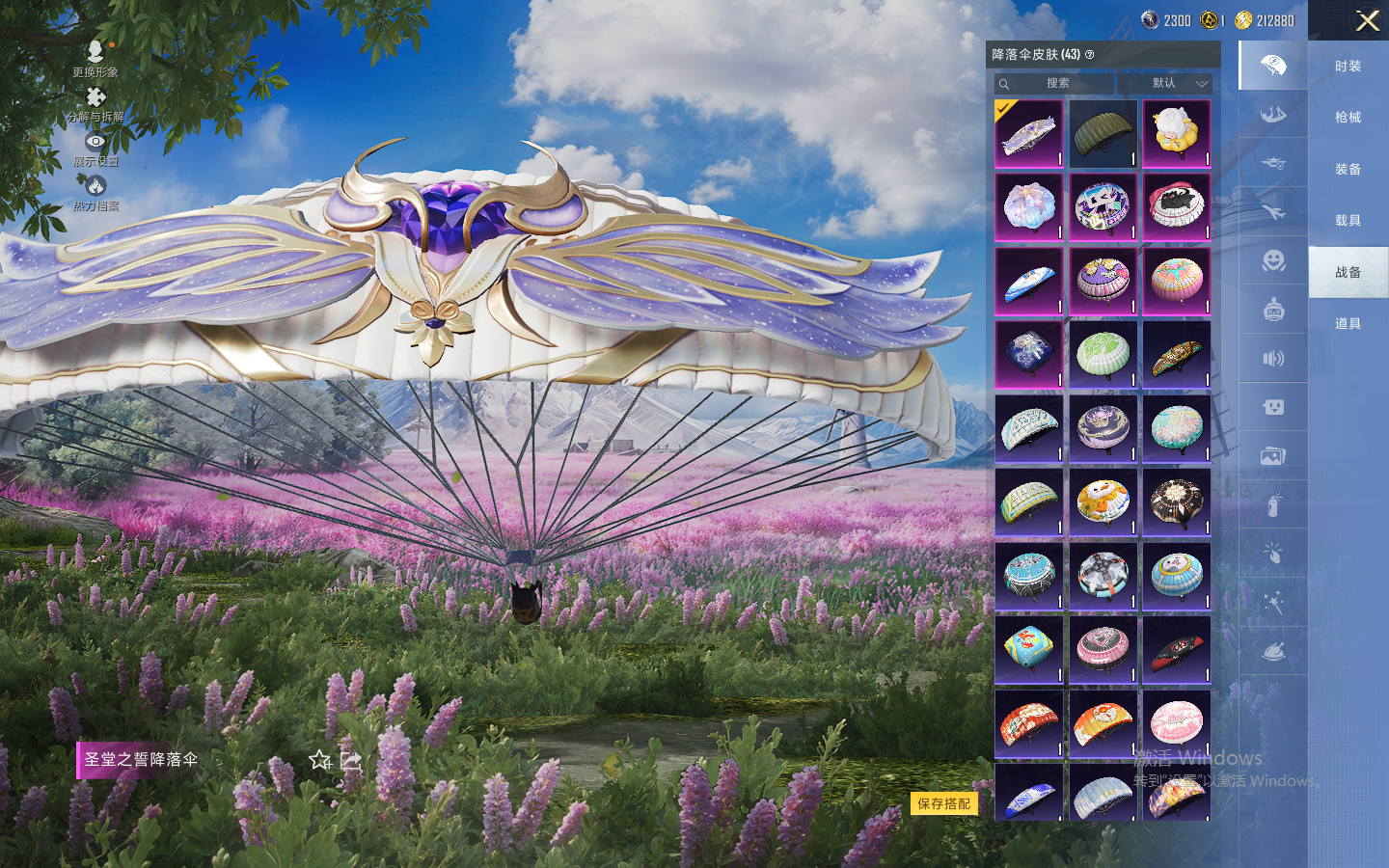The image size is (1389, 868).
Task: Open the 默认 sort dropdown
Action: click(1177, 84)
